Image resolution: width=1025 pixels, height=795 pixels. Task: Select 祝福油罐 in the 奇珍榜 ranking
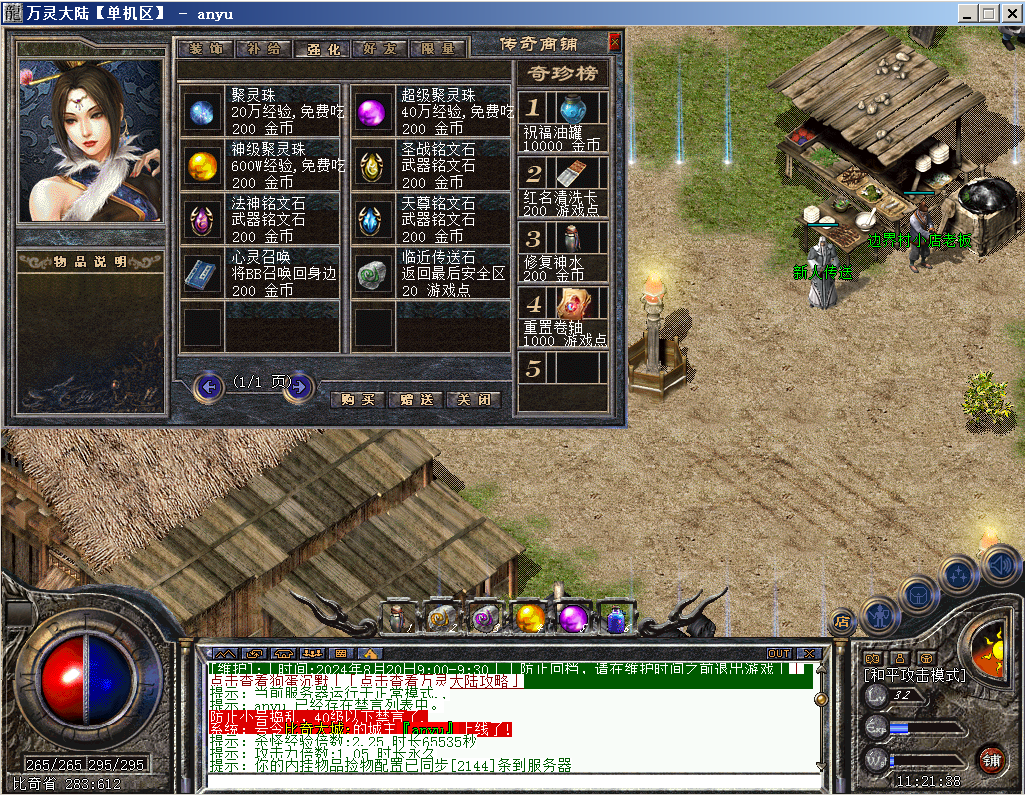573,110
